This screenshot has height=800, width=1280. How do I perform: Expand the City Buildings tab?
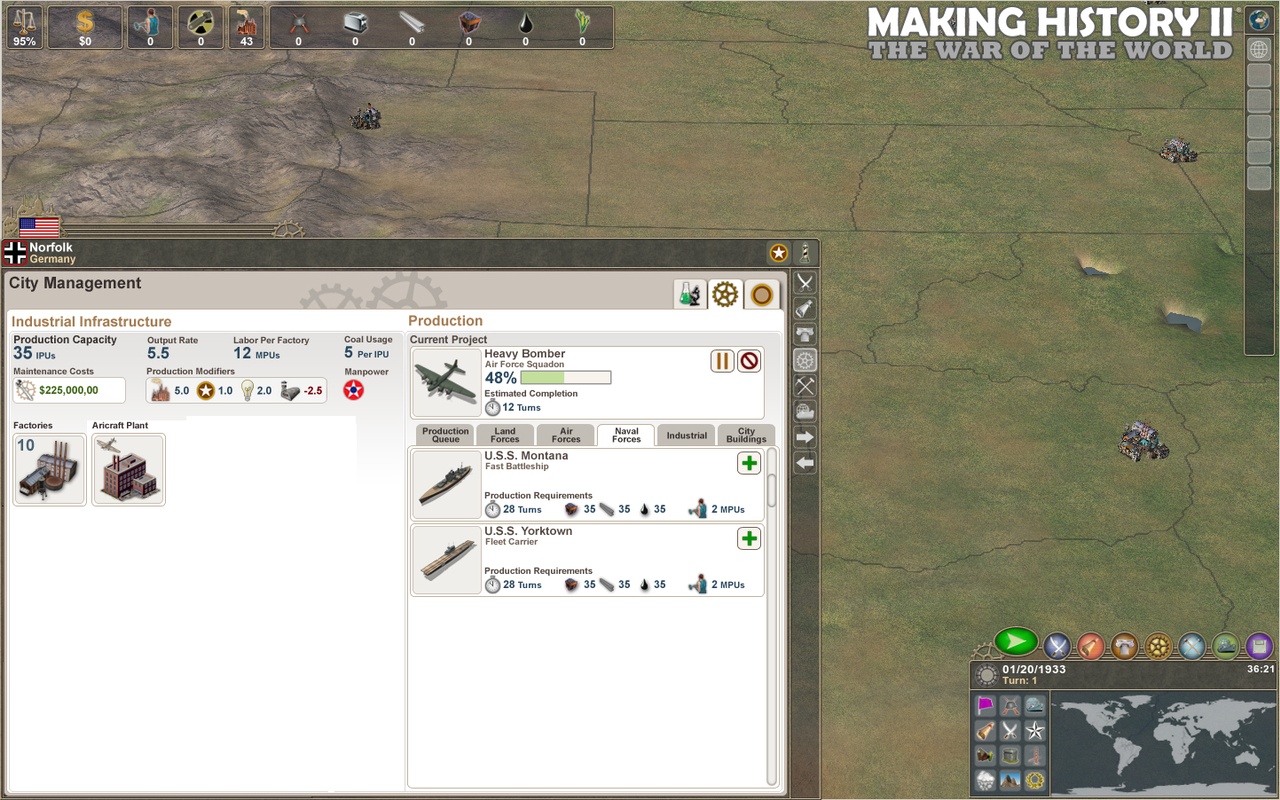tap(746, 435)
